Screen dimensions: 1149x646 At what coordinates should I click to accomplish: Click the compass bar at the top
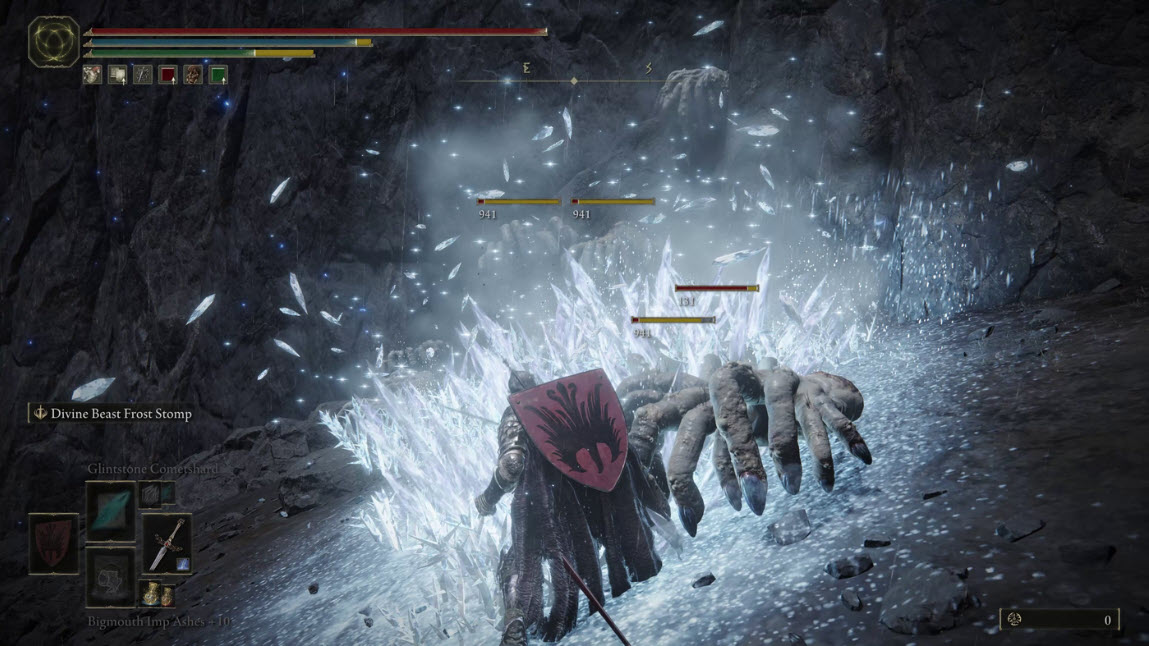(x=574, y=78)
